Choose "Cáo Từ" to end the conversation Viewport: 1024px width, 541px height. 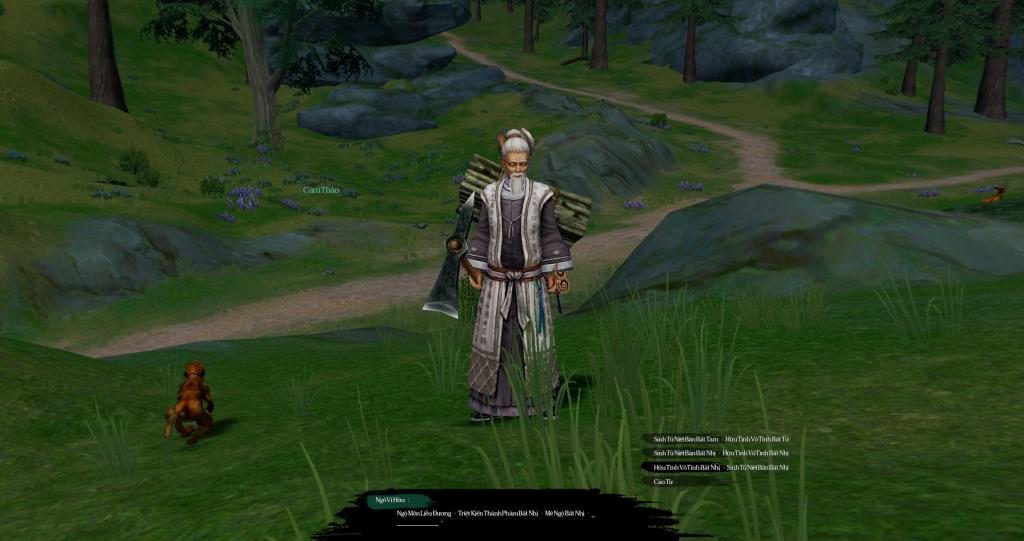[x=663, y=482]
